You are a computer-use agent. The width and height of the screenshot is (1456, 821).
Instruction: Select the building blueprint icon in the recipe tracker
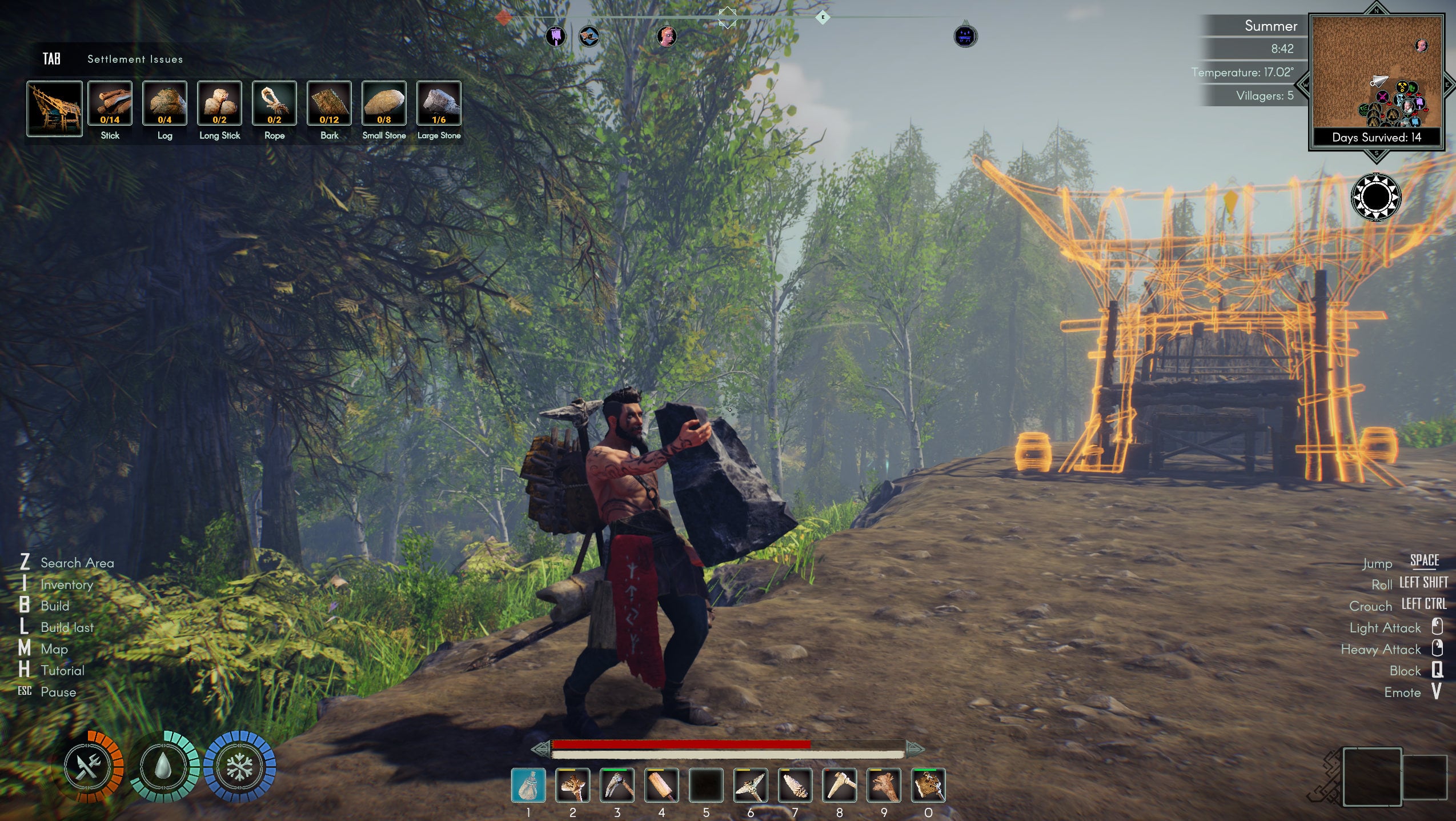coord(54,109)
